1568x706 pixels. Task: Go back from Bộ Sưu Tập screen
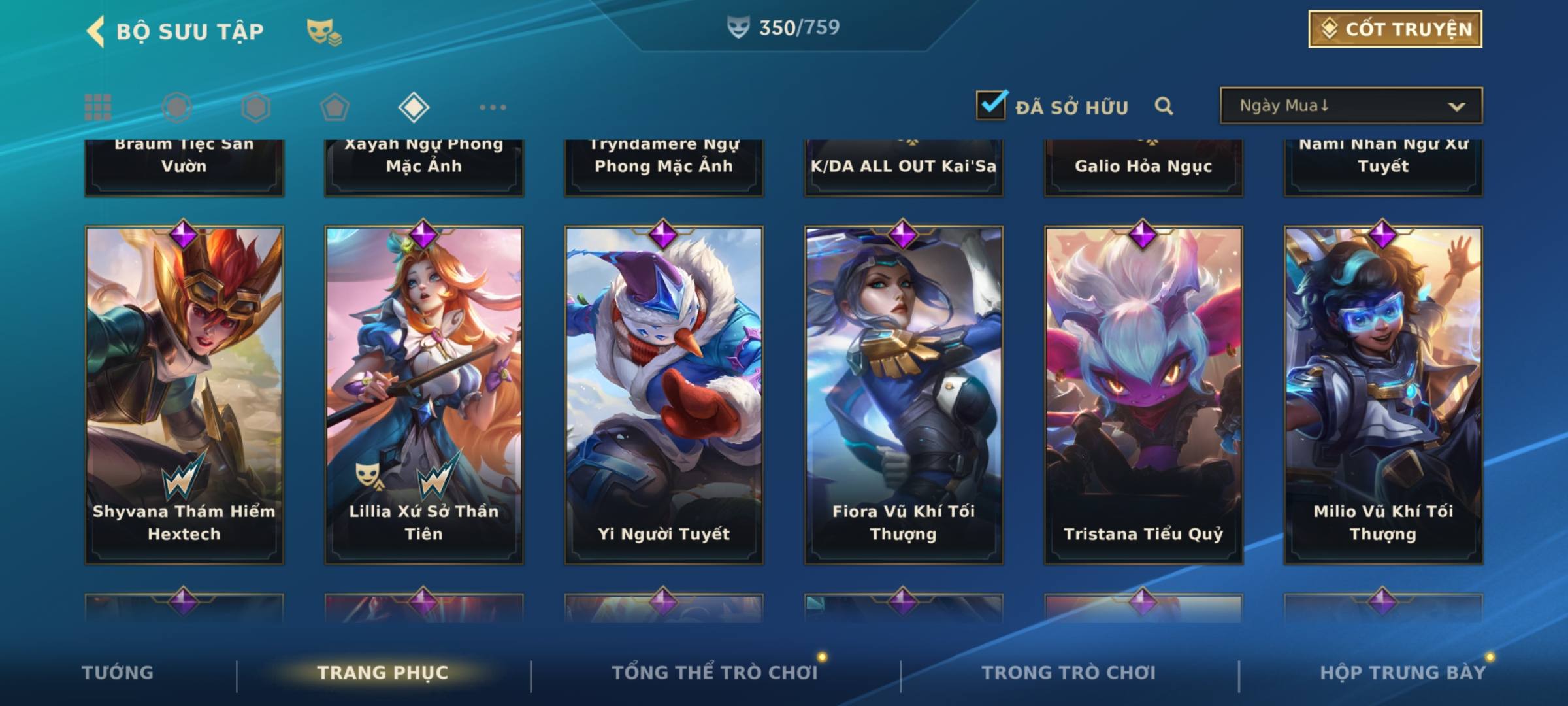[96, 31]
